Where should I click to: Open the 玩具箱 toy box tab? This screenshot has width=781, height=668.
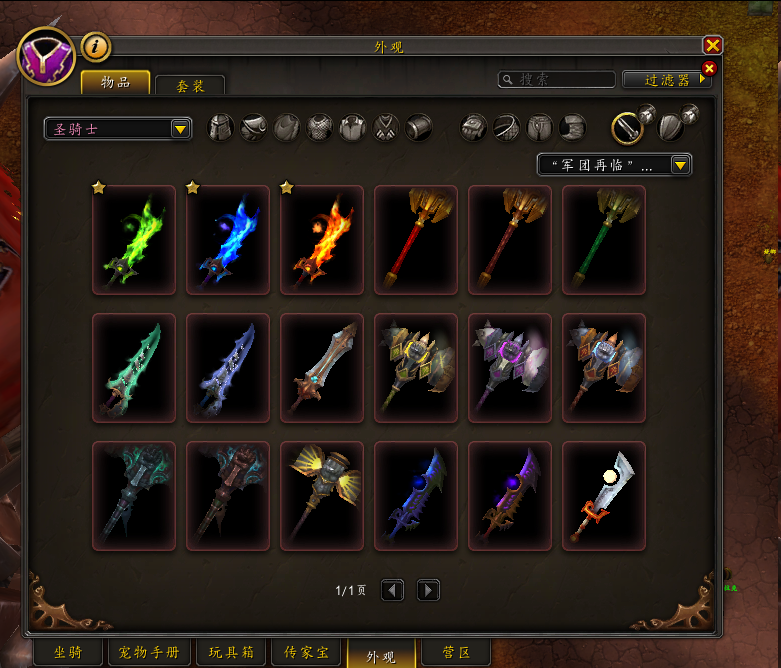(x=231, y=653)
